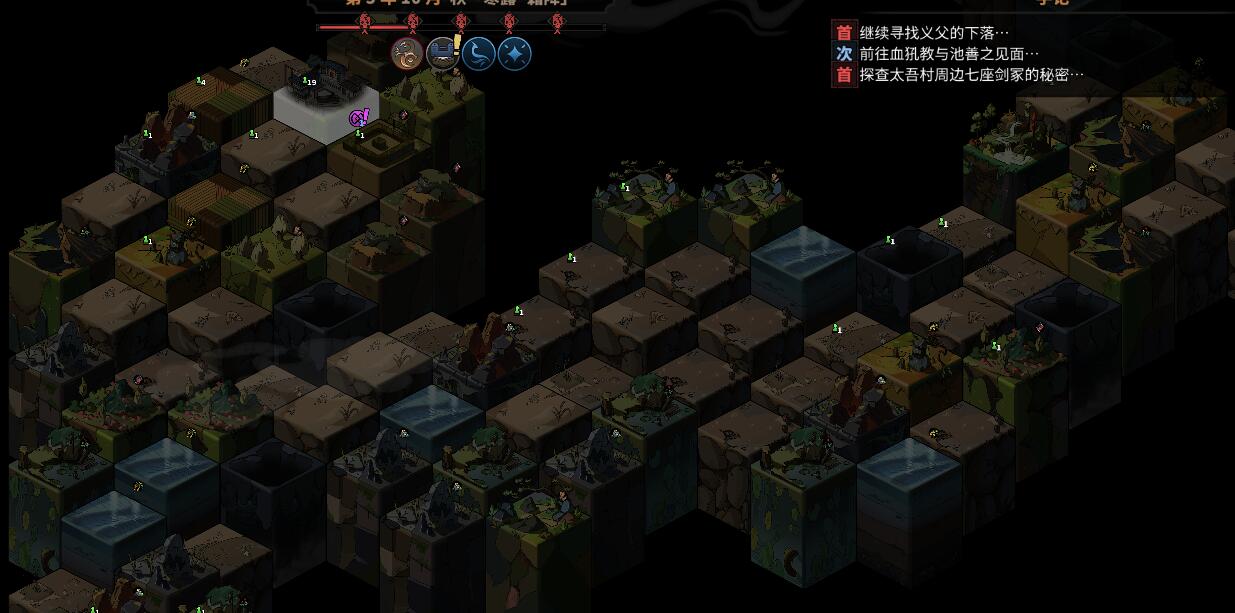The width and height of the screenshot is (1235, 613).
Task: Open the blue building icon with exclamation mark
Action: tap(443, 54)
